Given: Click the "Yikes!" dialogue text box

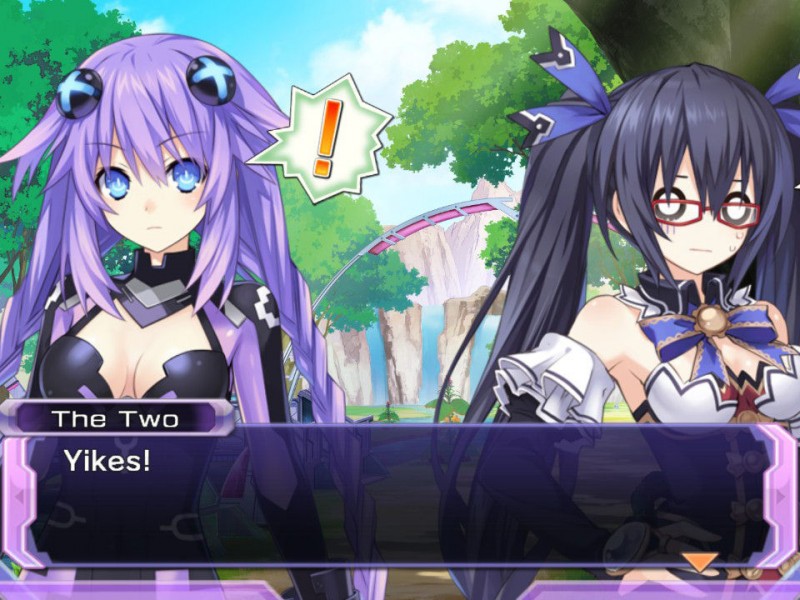Looking at the screenshot, I should point(400,500).
